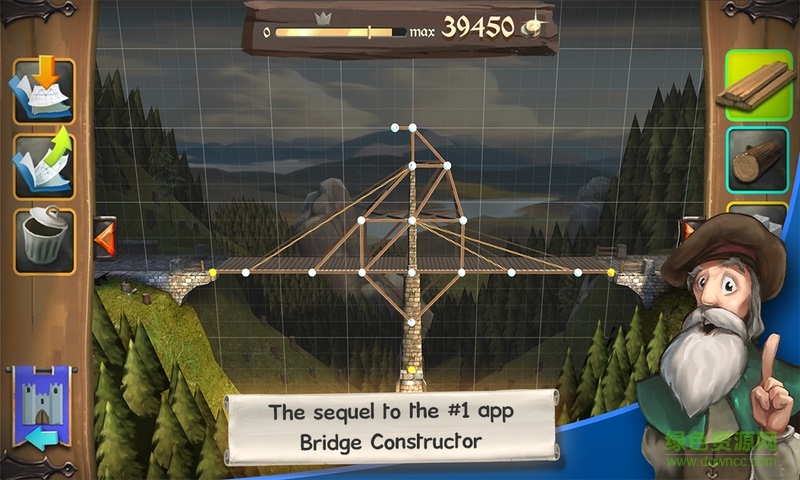Save the bridge blueprint with the orange arrow icon
The width and height of the screenshot is (800, 480).
(x=43, y=90)
